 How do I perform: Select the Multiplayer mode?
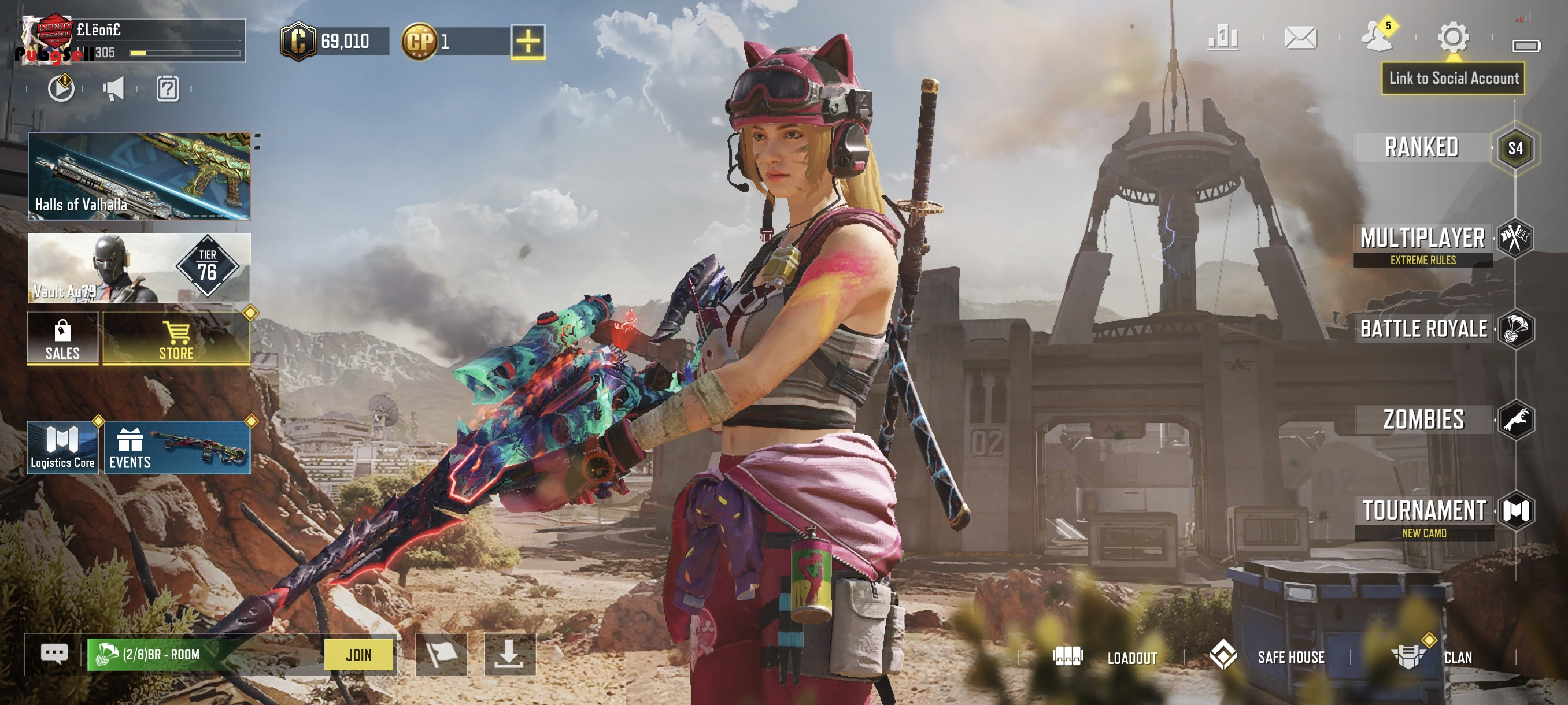tap(1423, 239)
